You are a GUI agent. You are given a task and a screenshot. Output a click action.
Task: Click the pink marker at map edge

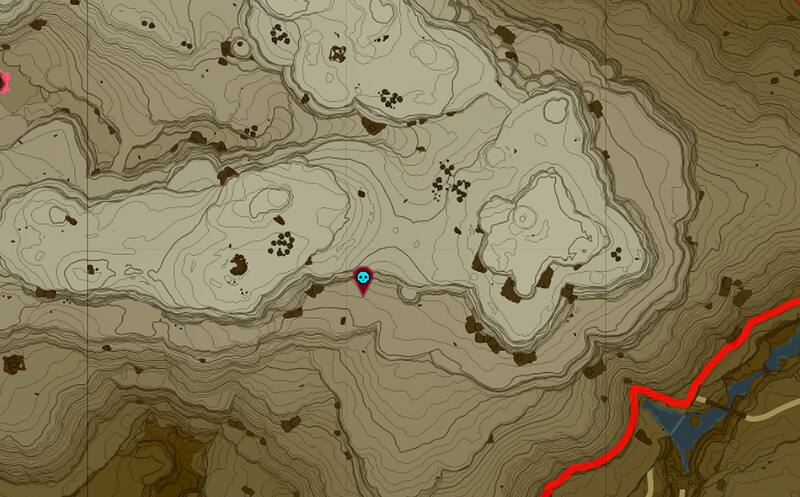[3, 81]
